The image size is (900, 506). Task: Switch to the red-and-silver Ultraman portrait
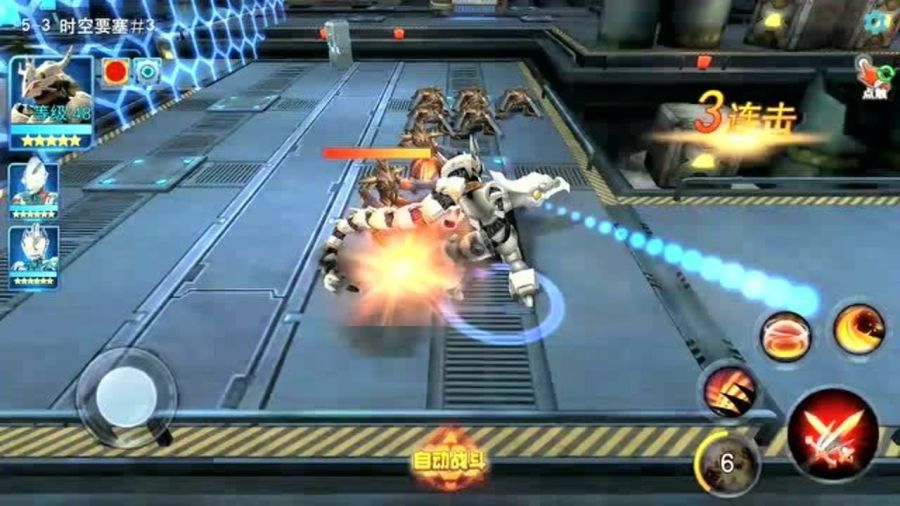pos(33,185)
